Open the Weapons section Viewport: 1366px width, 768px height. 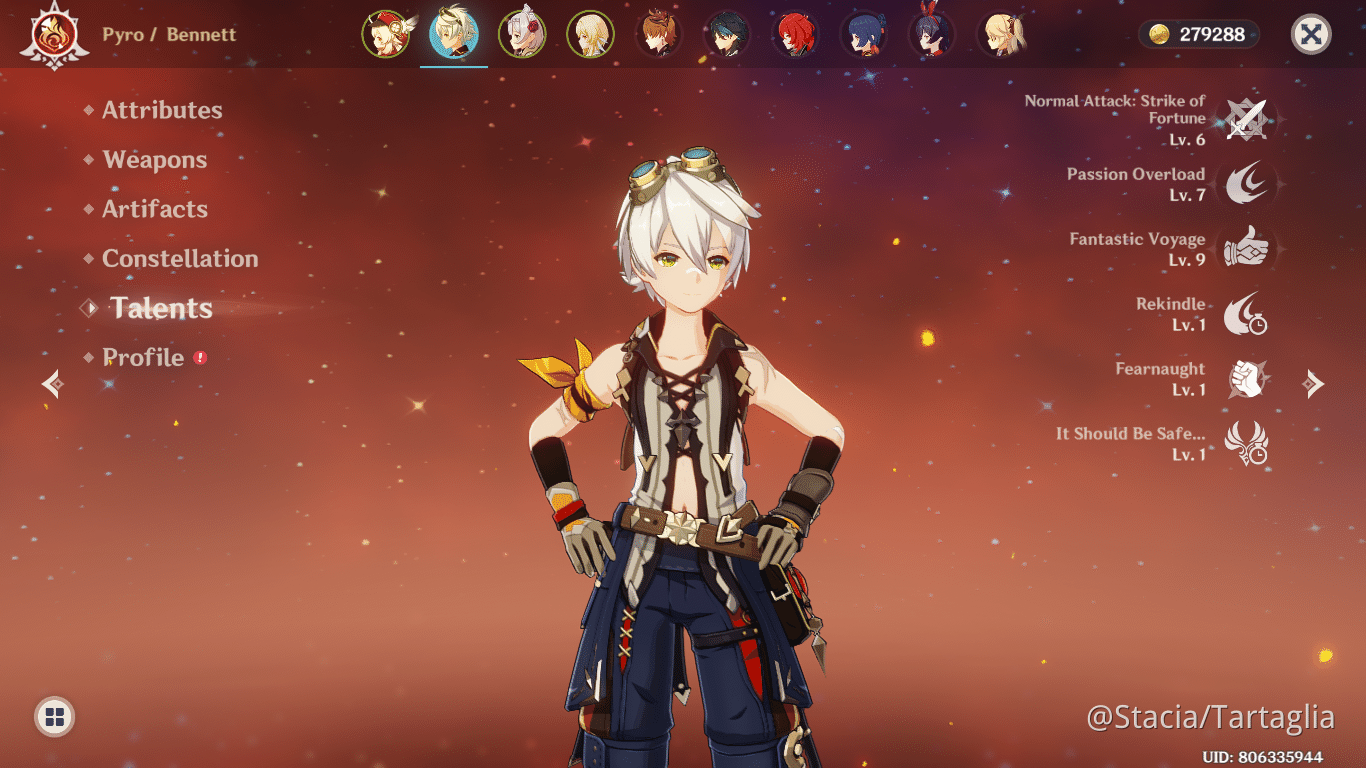[154, 160]
